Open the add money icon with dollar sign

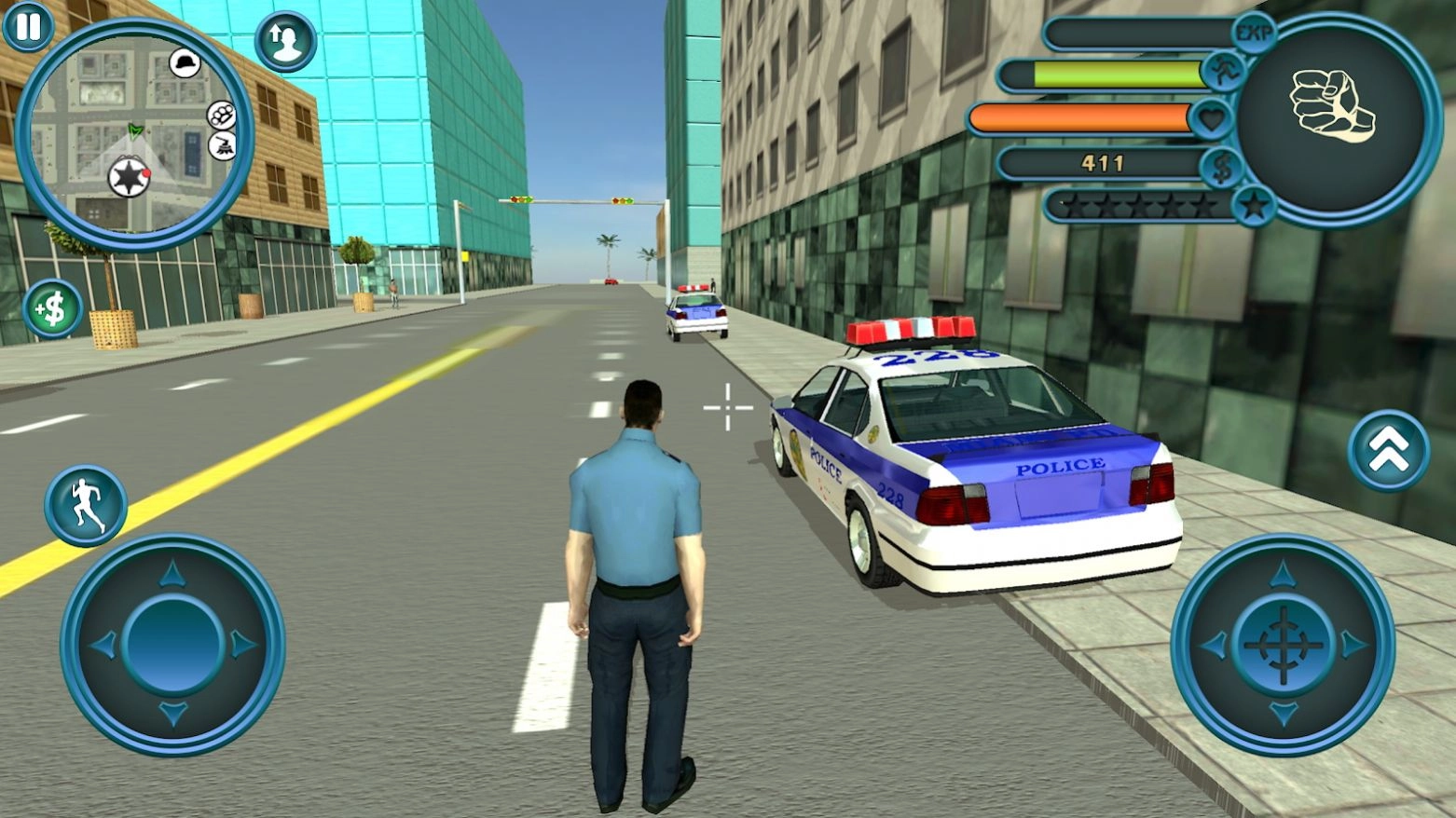click(51, 306)
